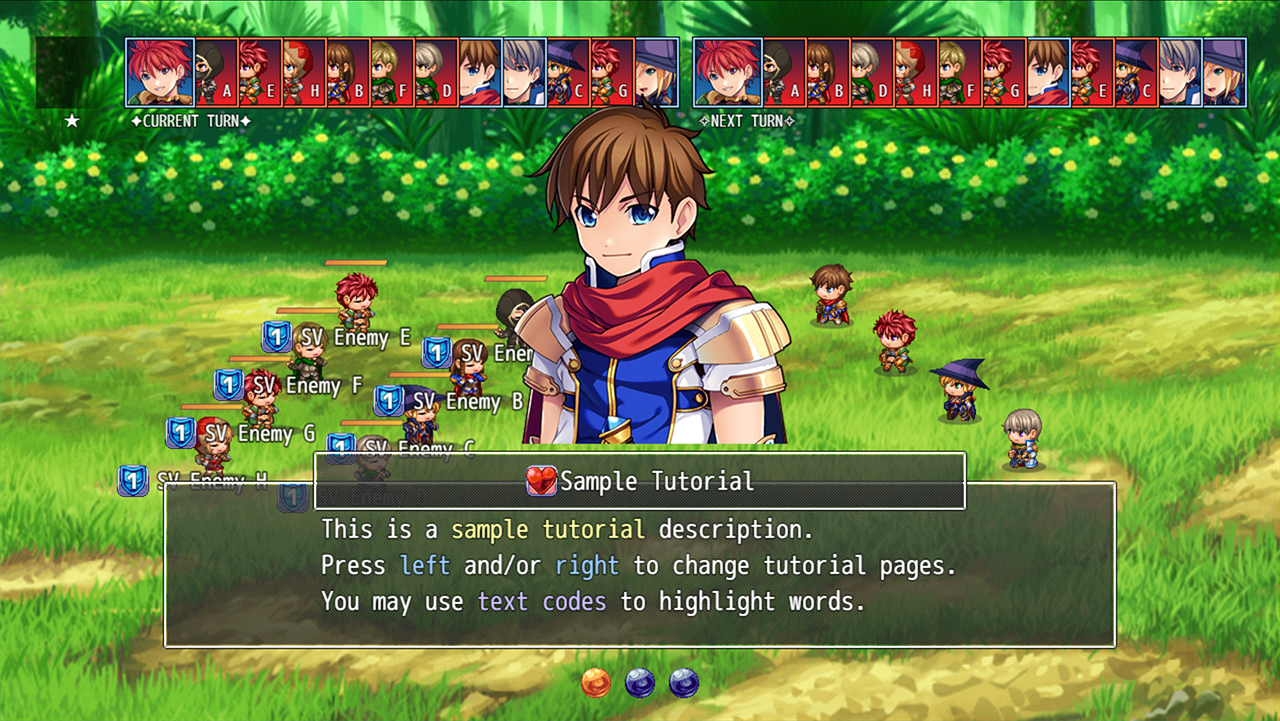Select the orange tutorial page orb

coord(596,683)
